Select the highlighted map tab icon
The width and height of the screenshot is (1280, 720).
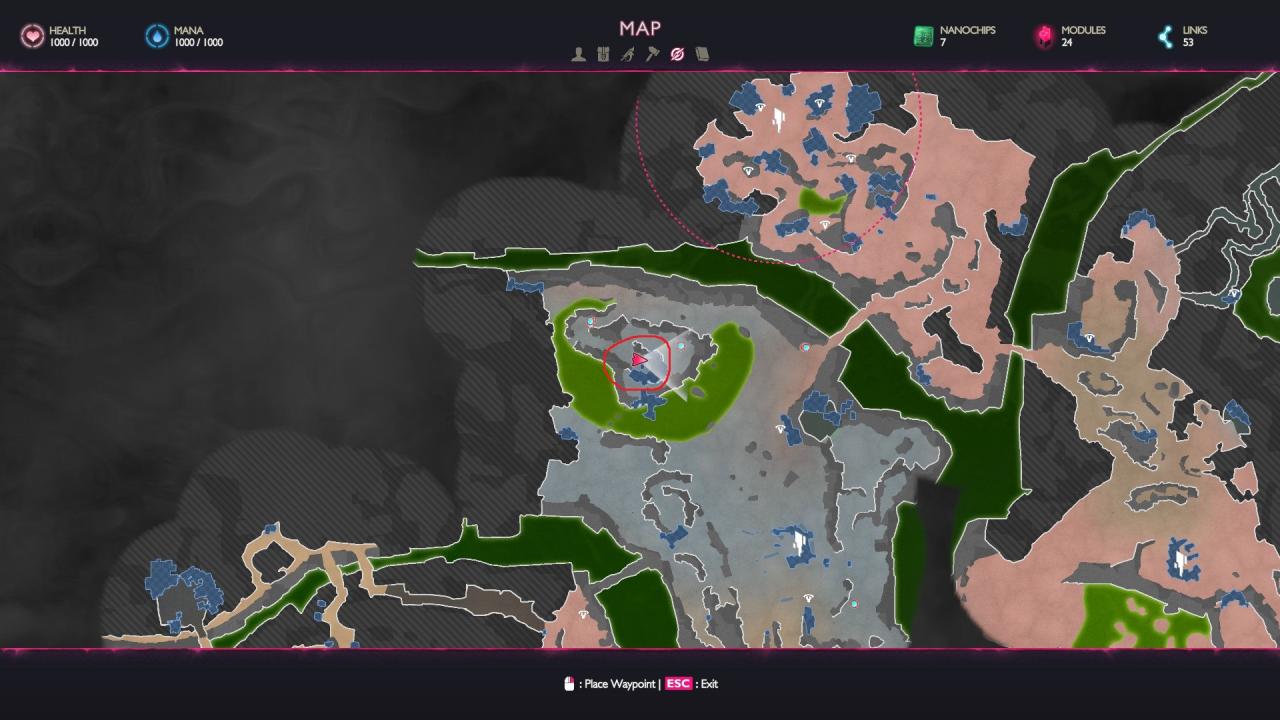pyautogui.click(x=677, y=54)
